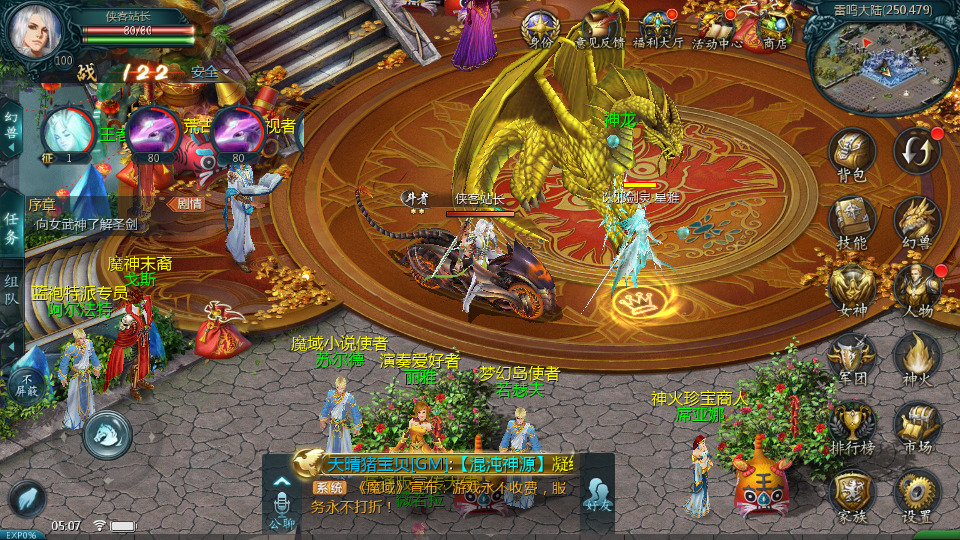
Task: Open the 女神 goddess panel
Action: tap(852, 288)
